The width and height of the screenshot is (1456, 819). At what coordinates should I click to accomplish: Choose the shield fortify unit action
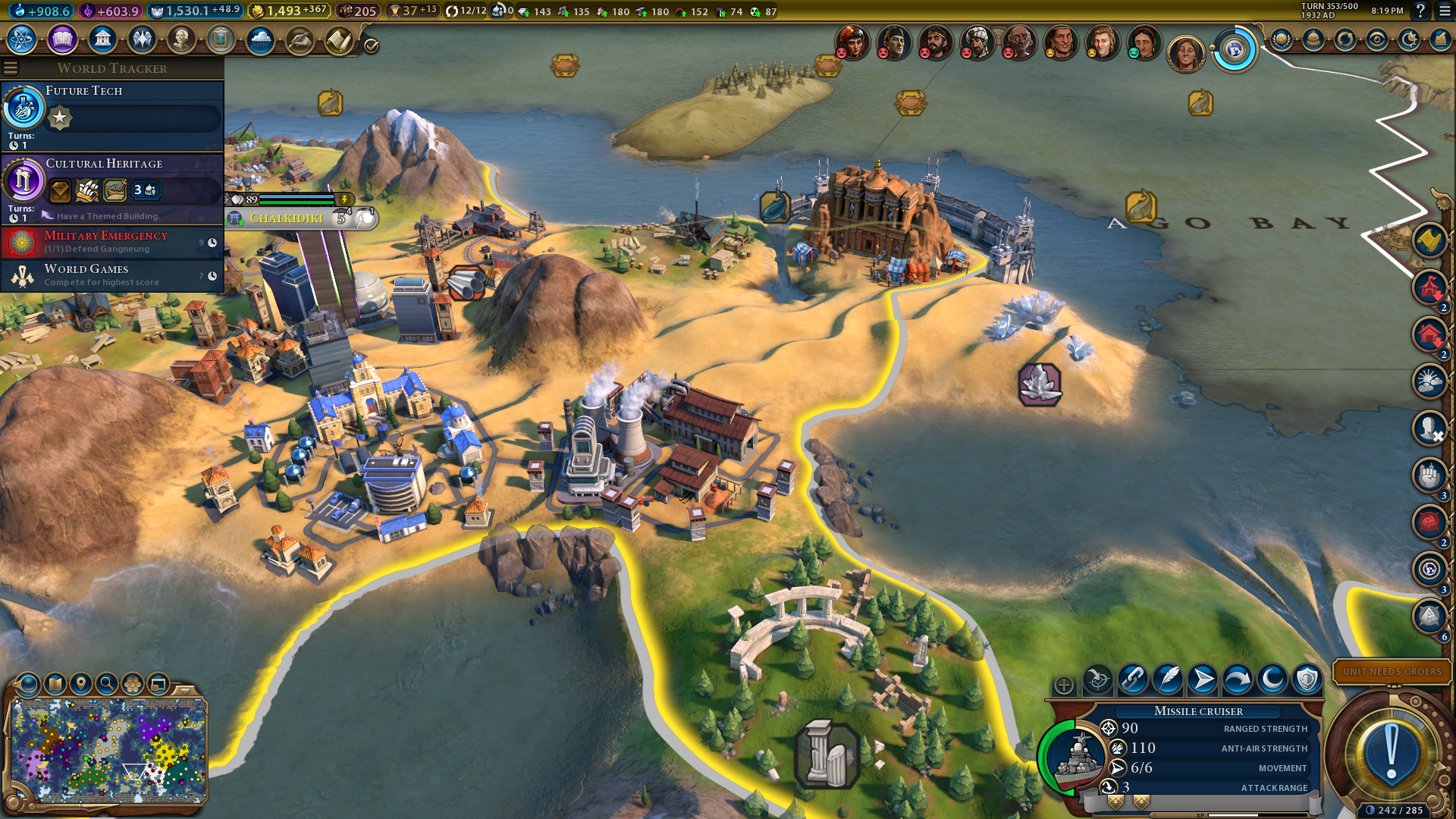pyautogui.click(x=1307, y=679)
